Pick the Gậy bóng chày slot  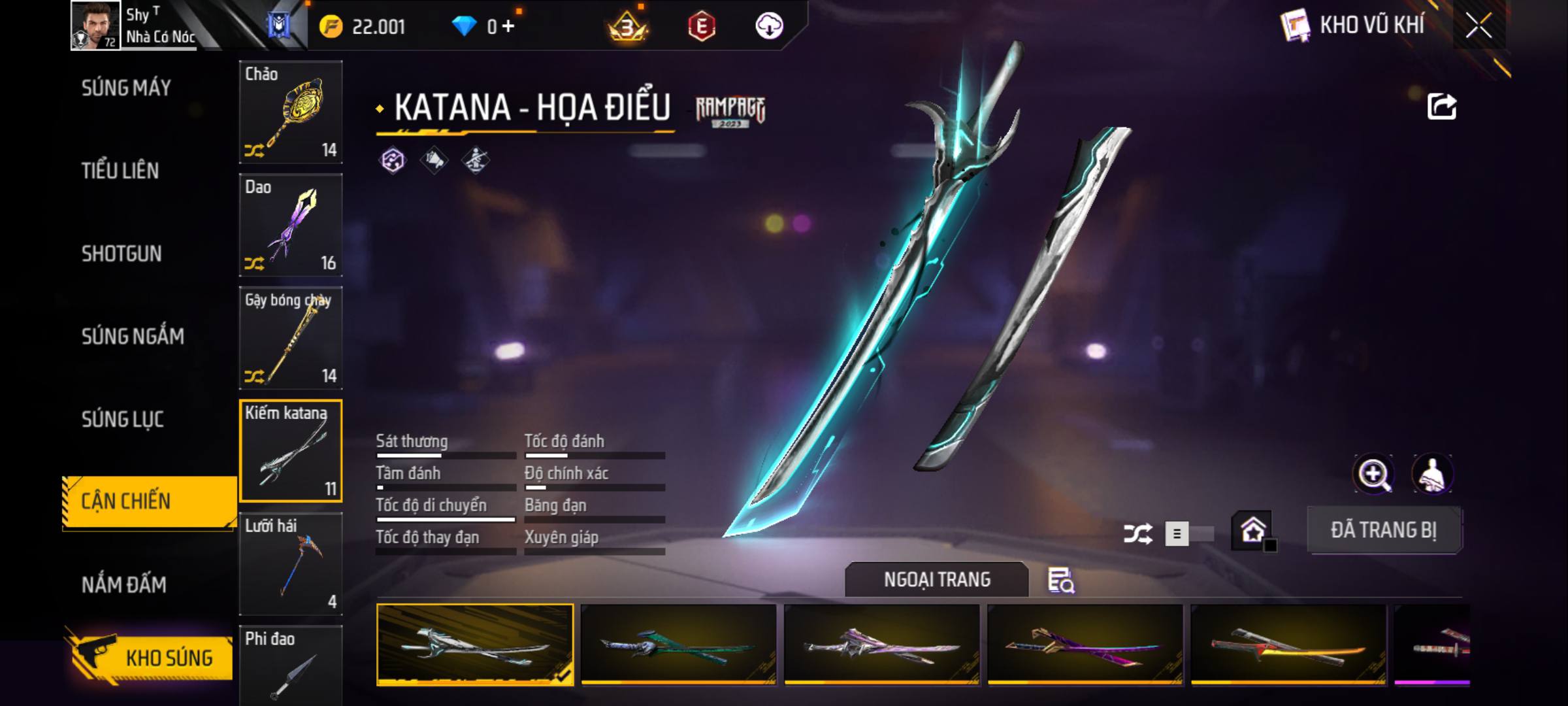[291, 338]
